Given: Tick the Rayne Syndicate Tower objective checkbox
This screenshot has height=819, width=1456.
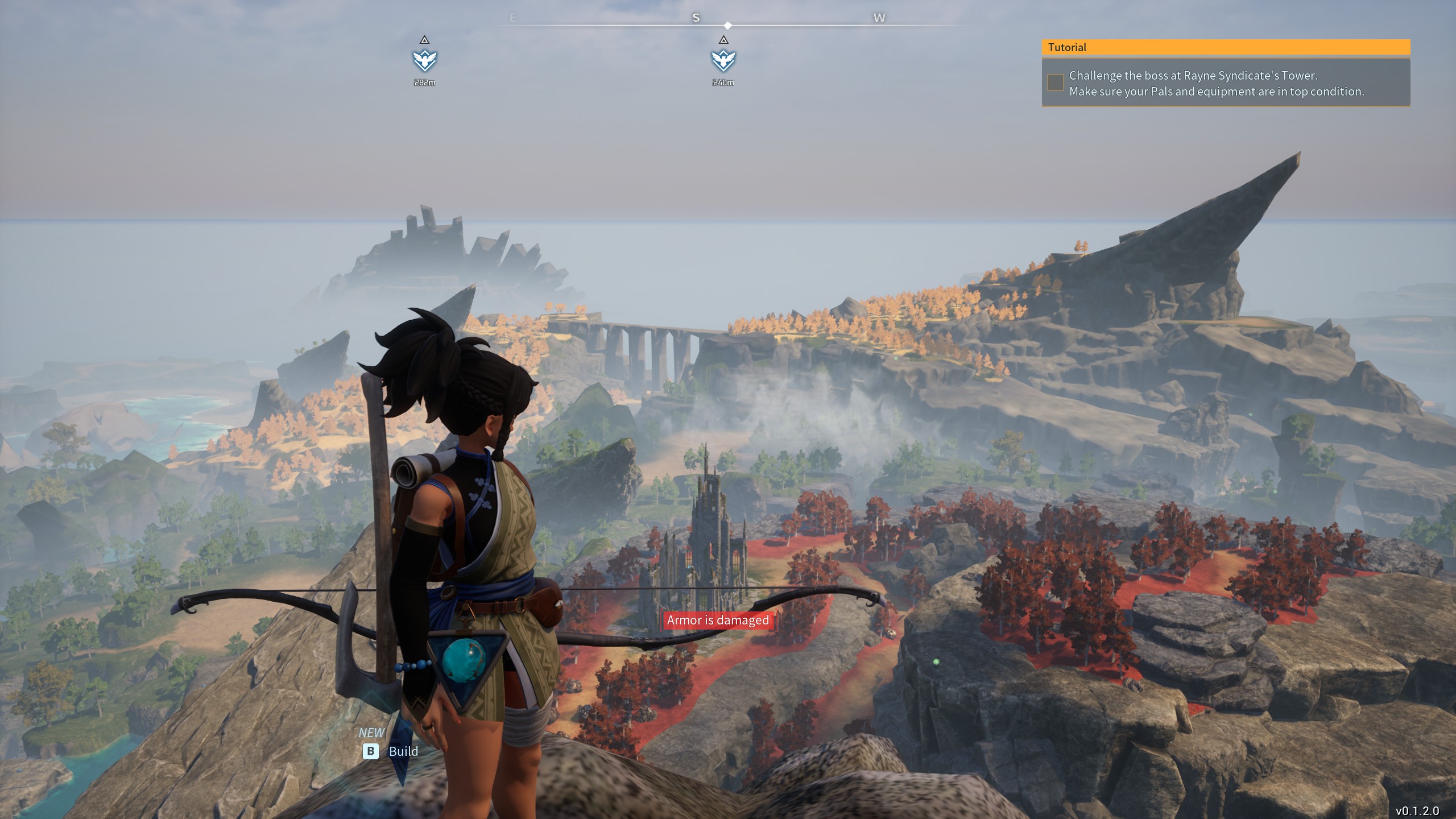Looking at the screenshot, I should tap(1056, 82).
